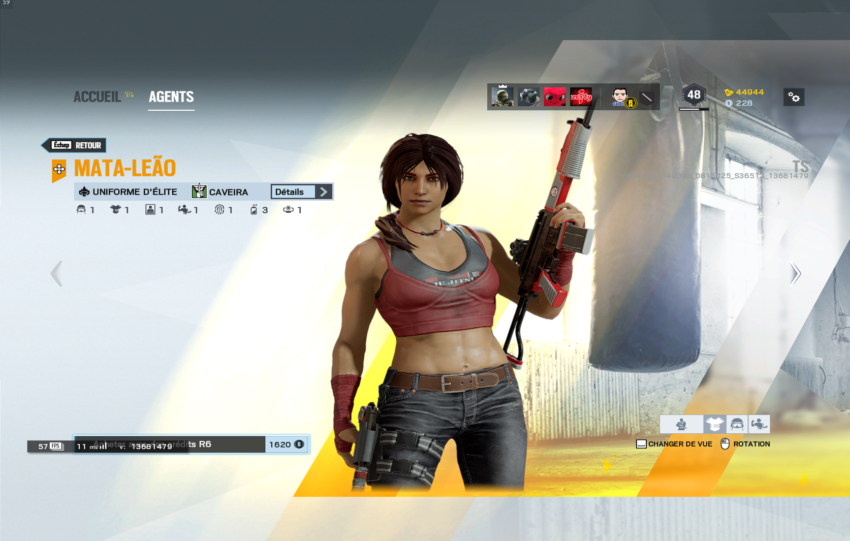Click the Caveira operator icon
The height and width of the screenshot is (541, 850).
click(x=200, y=191)
